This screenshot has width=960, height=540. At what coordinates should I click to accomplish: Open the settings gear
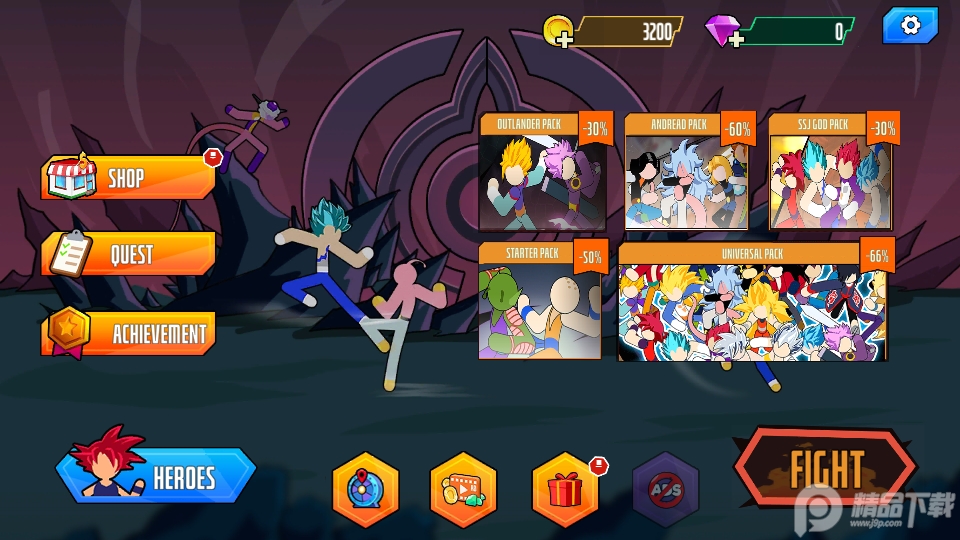point(909,27)
